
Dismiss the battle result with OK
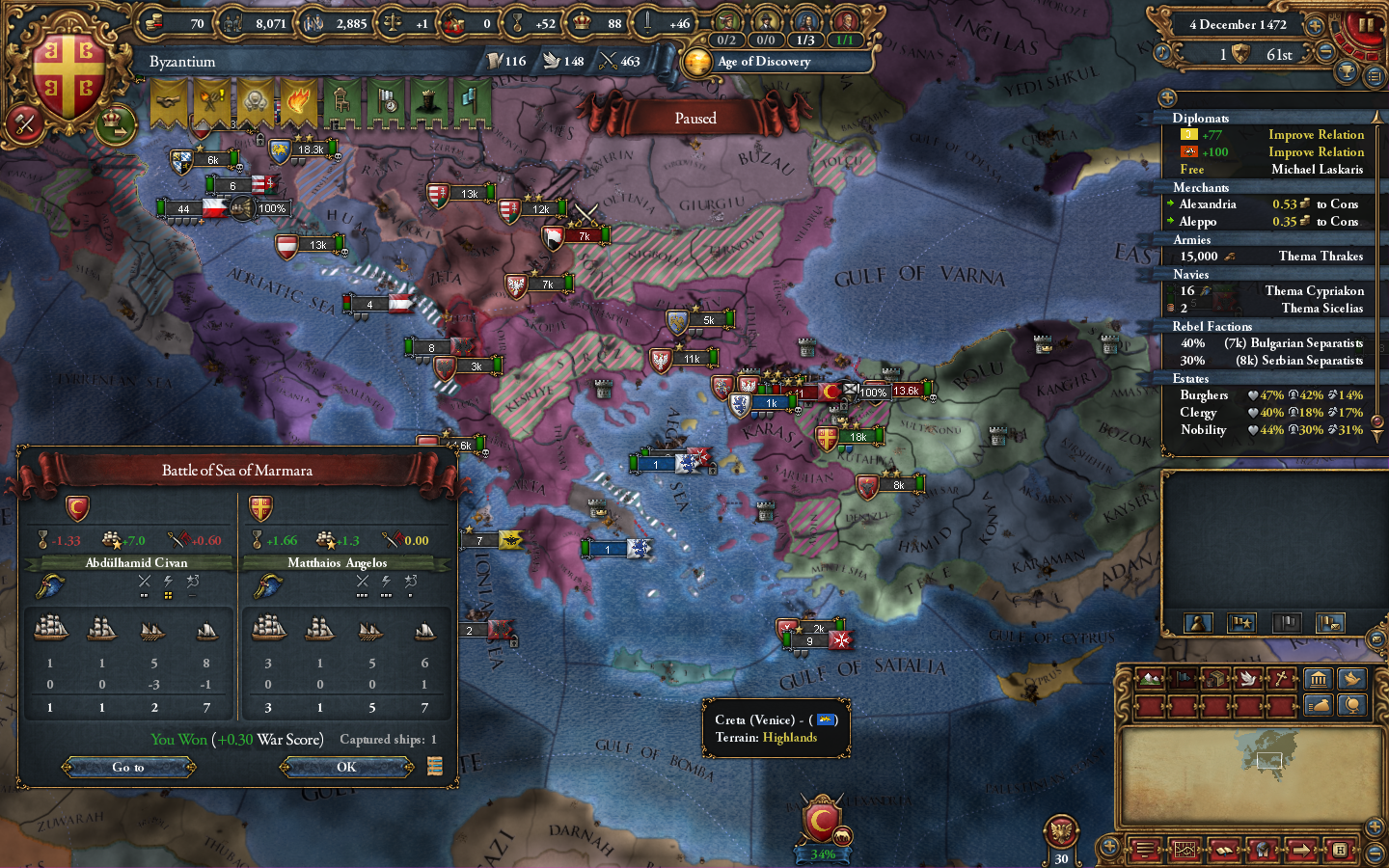point(345,768)
